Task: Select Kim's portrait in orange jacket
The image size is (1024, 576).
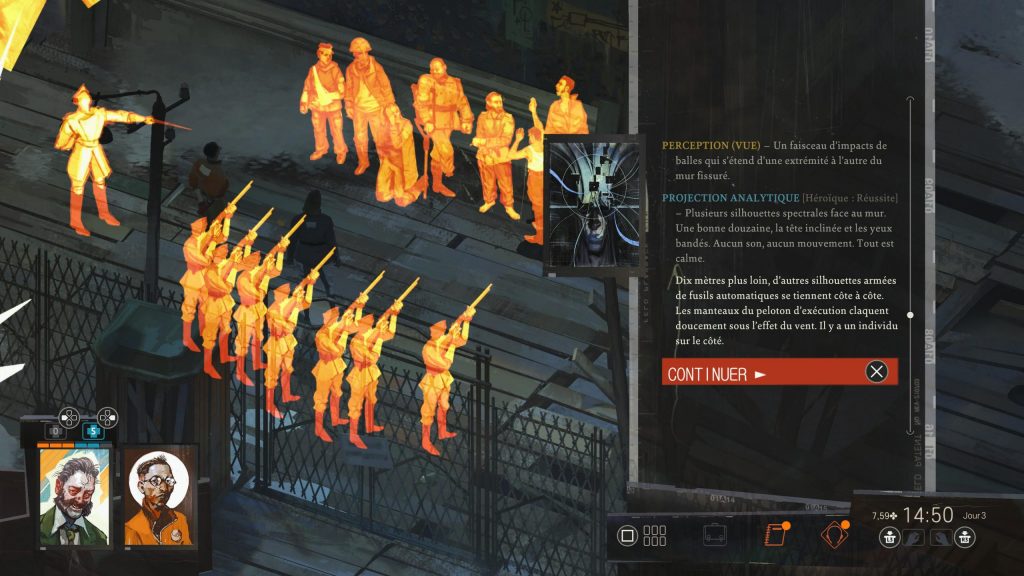Action: point(158,497)
